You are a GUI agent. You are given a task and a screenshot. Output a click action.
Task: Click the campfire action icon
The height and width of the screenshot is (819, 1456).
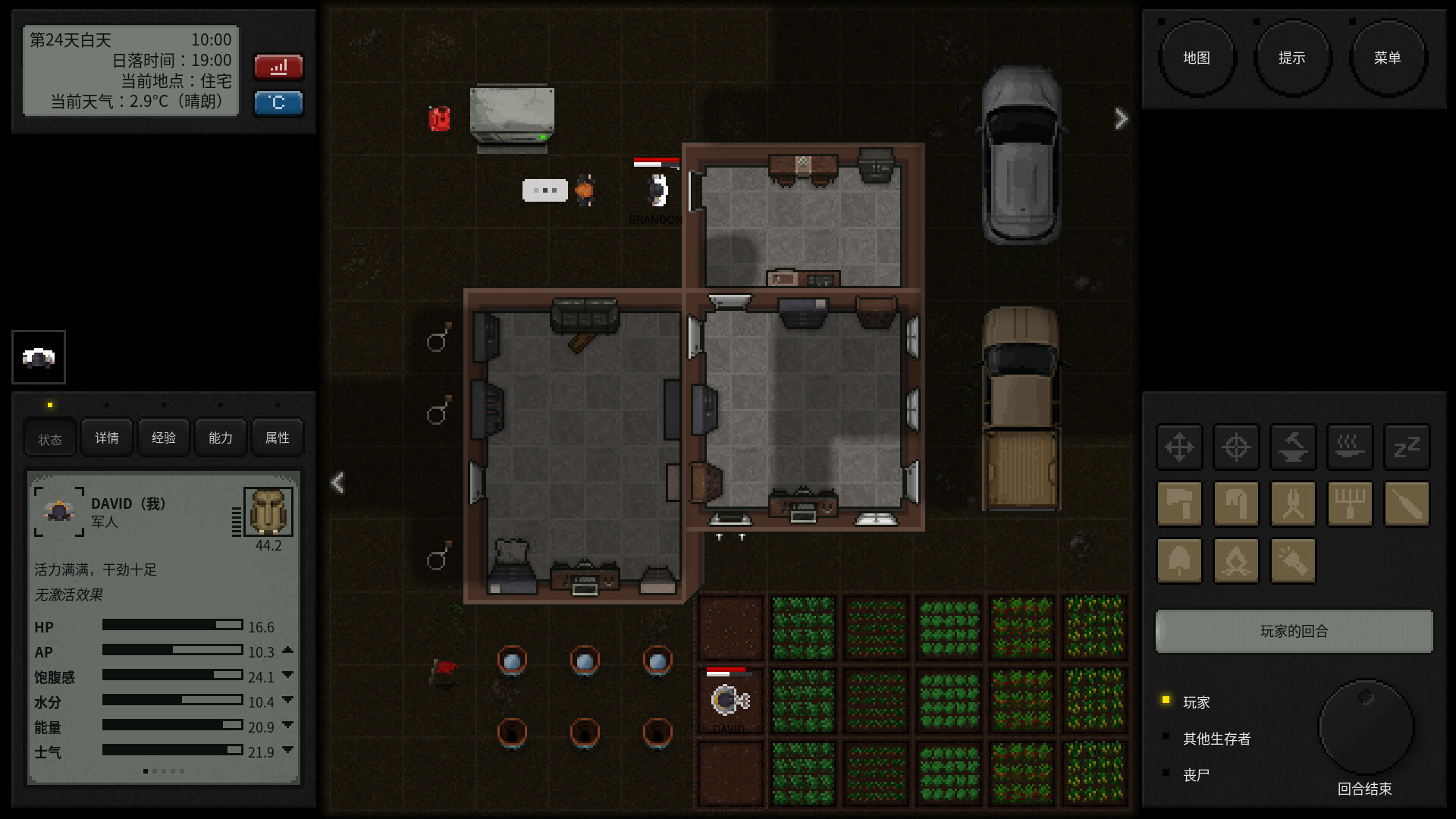[1236, 560]
